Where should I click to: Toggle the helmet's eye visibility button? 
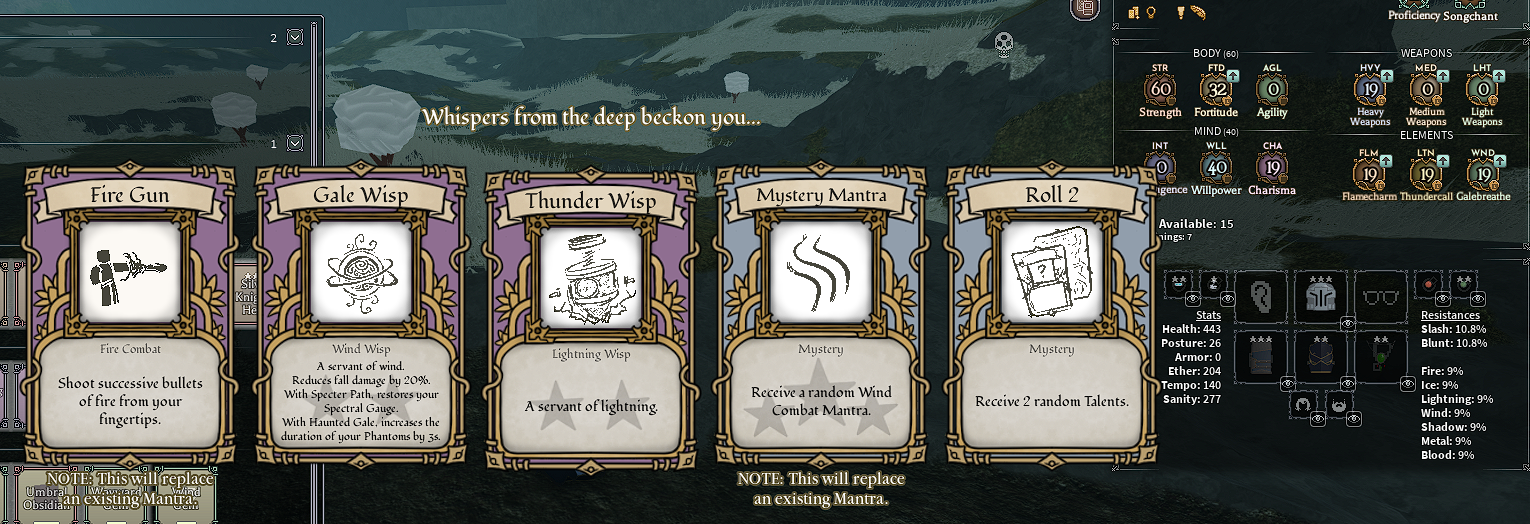1348,323
